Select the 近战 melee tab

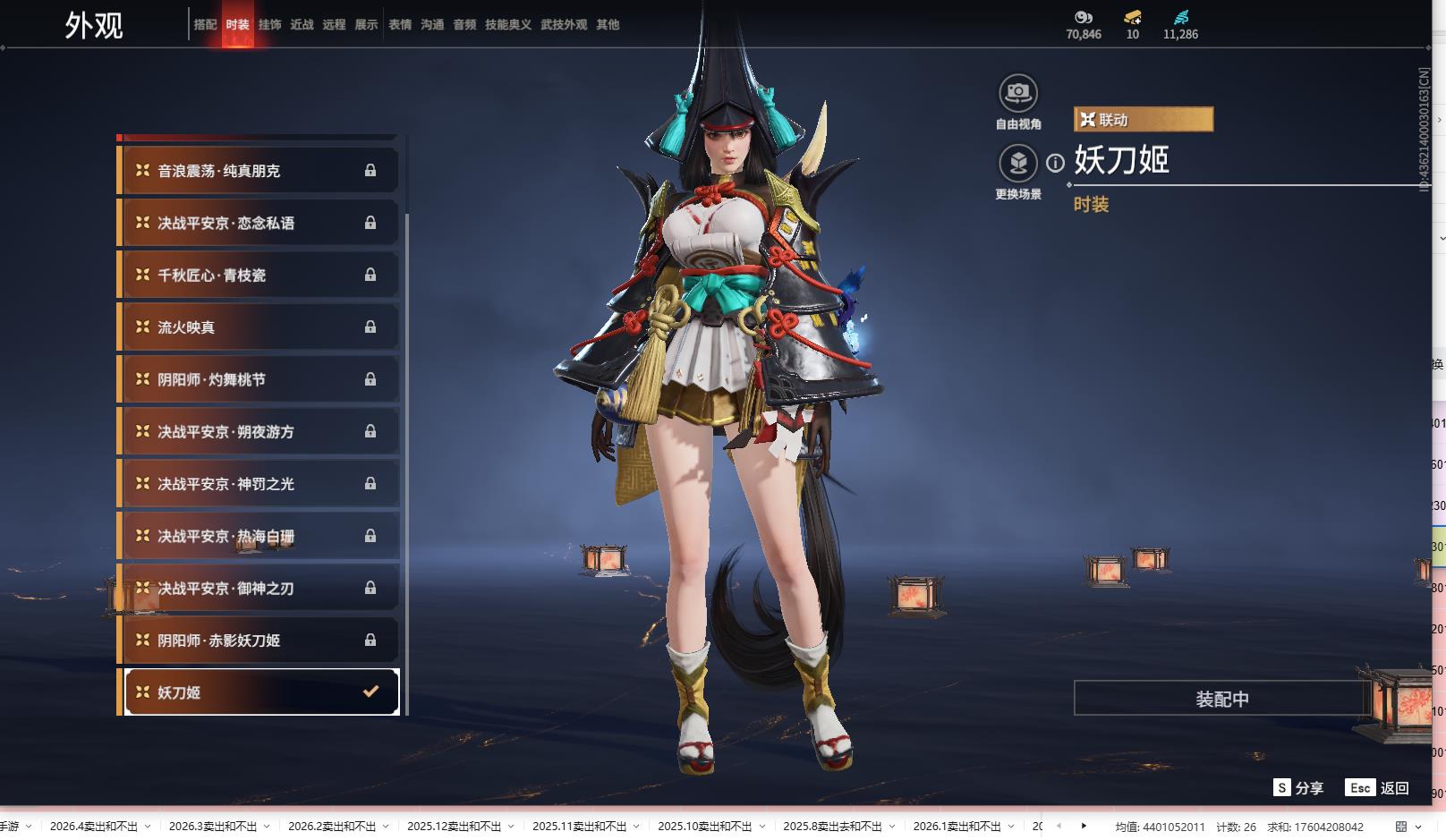pos(302,25)
